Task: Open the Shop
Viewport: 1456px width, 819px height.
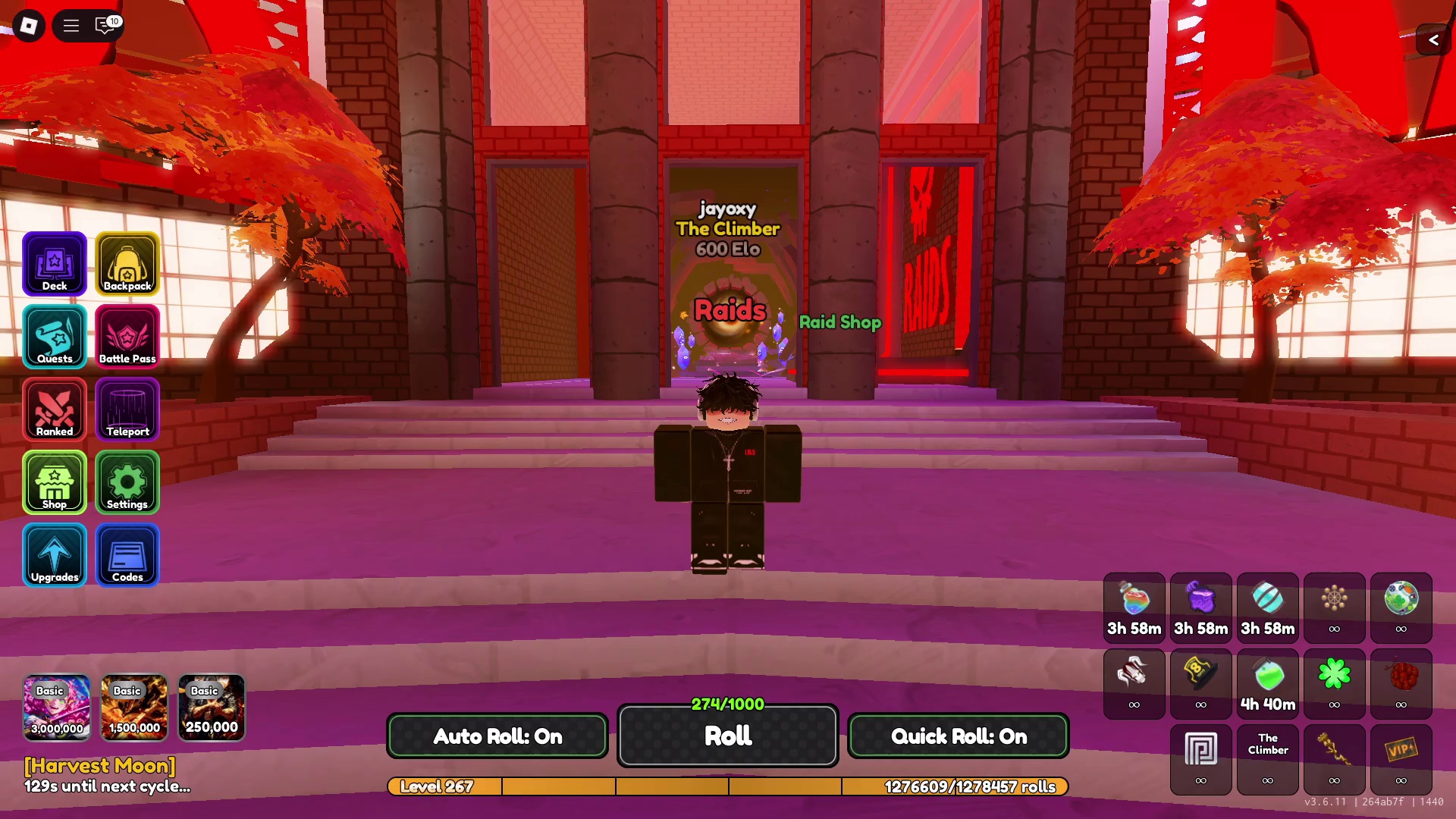Action: tap(55, 482)
